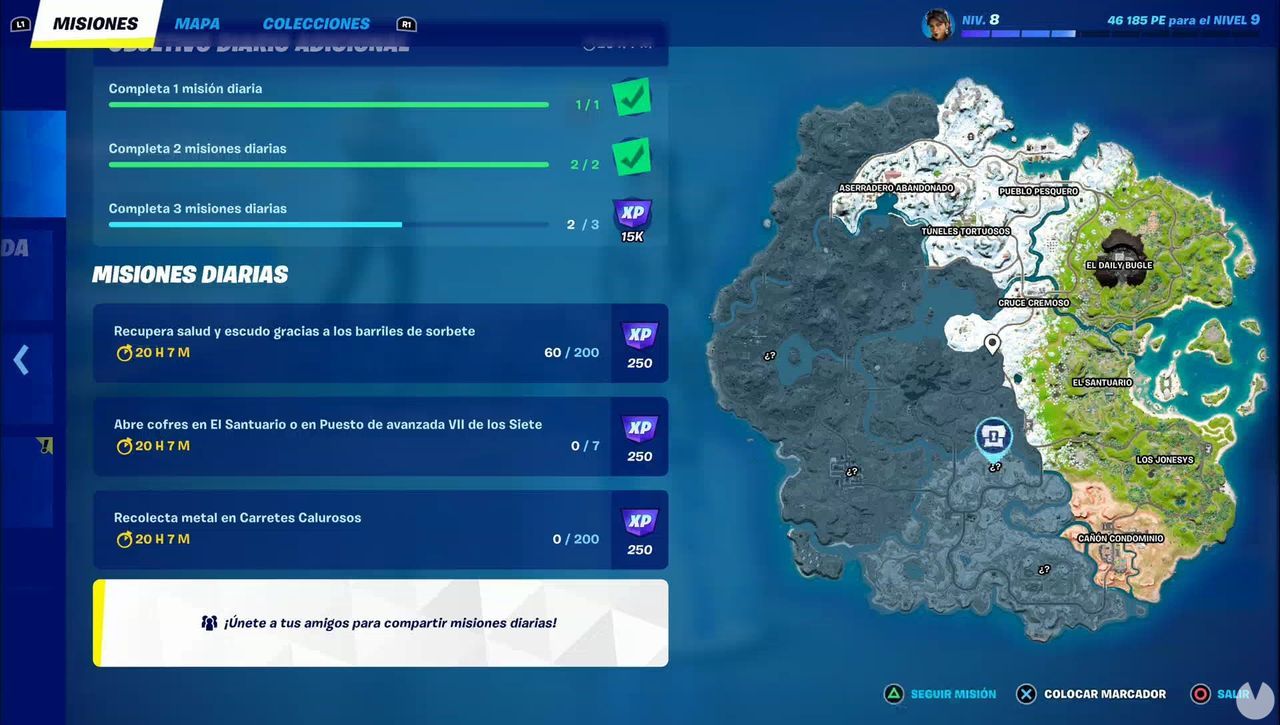Toggle the check mark on Completa 1 misión diaria

(630, 96)
